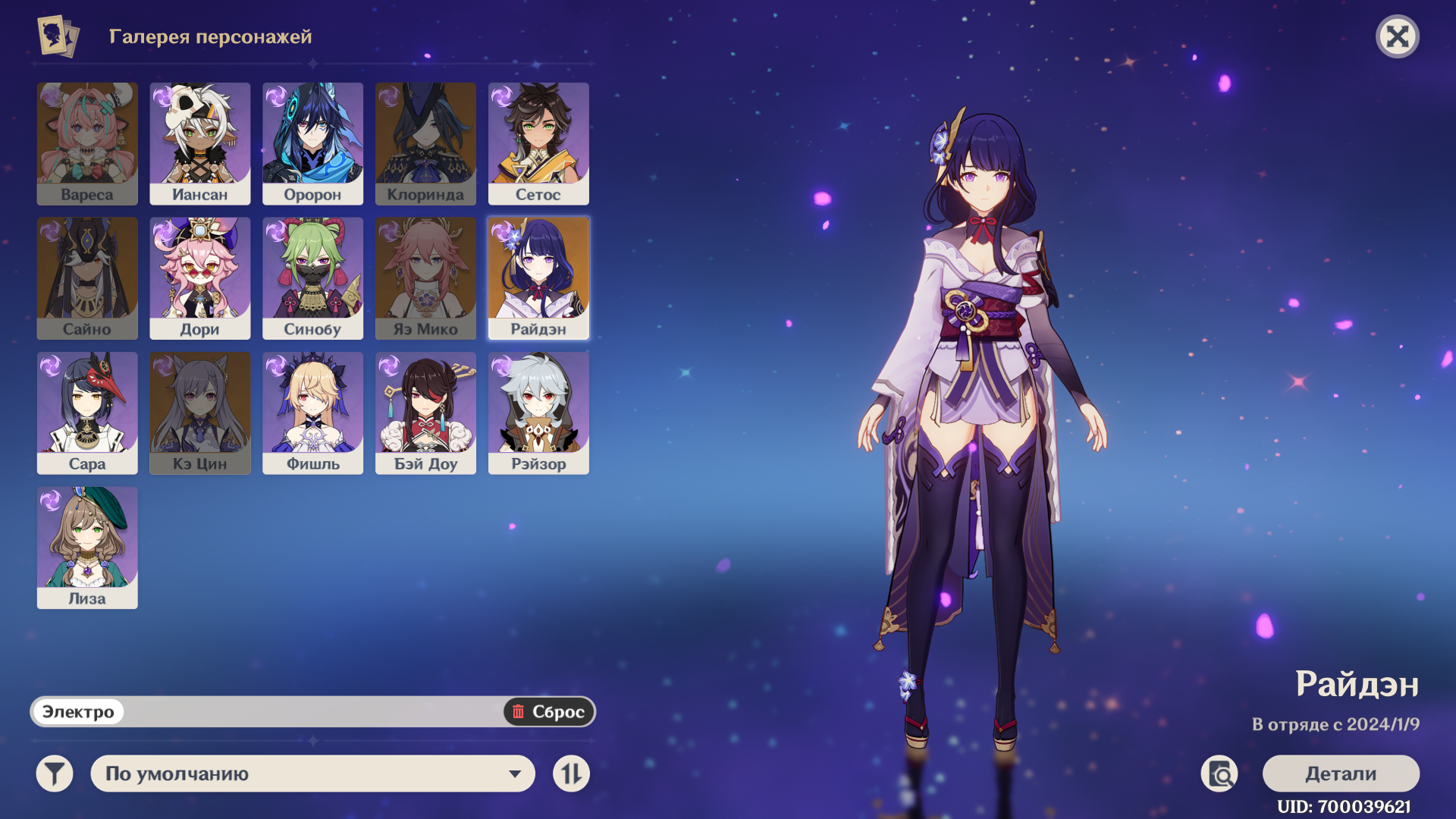
Task: Reset filters with the Сброс button
Action: click(548, 711)
